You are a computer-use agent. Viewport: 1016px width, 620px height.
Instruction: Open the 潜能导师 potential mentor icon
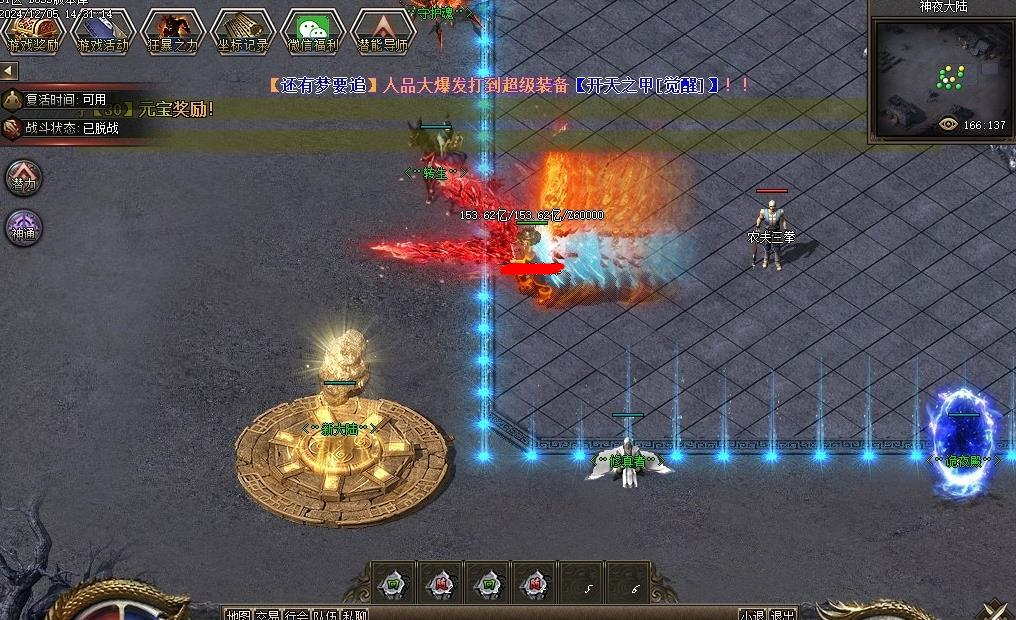click(383, 31)
